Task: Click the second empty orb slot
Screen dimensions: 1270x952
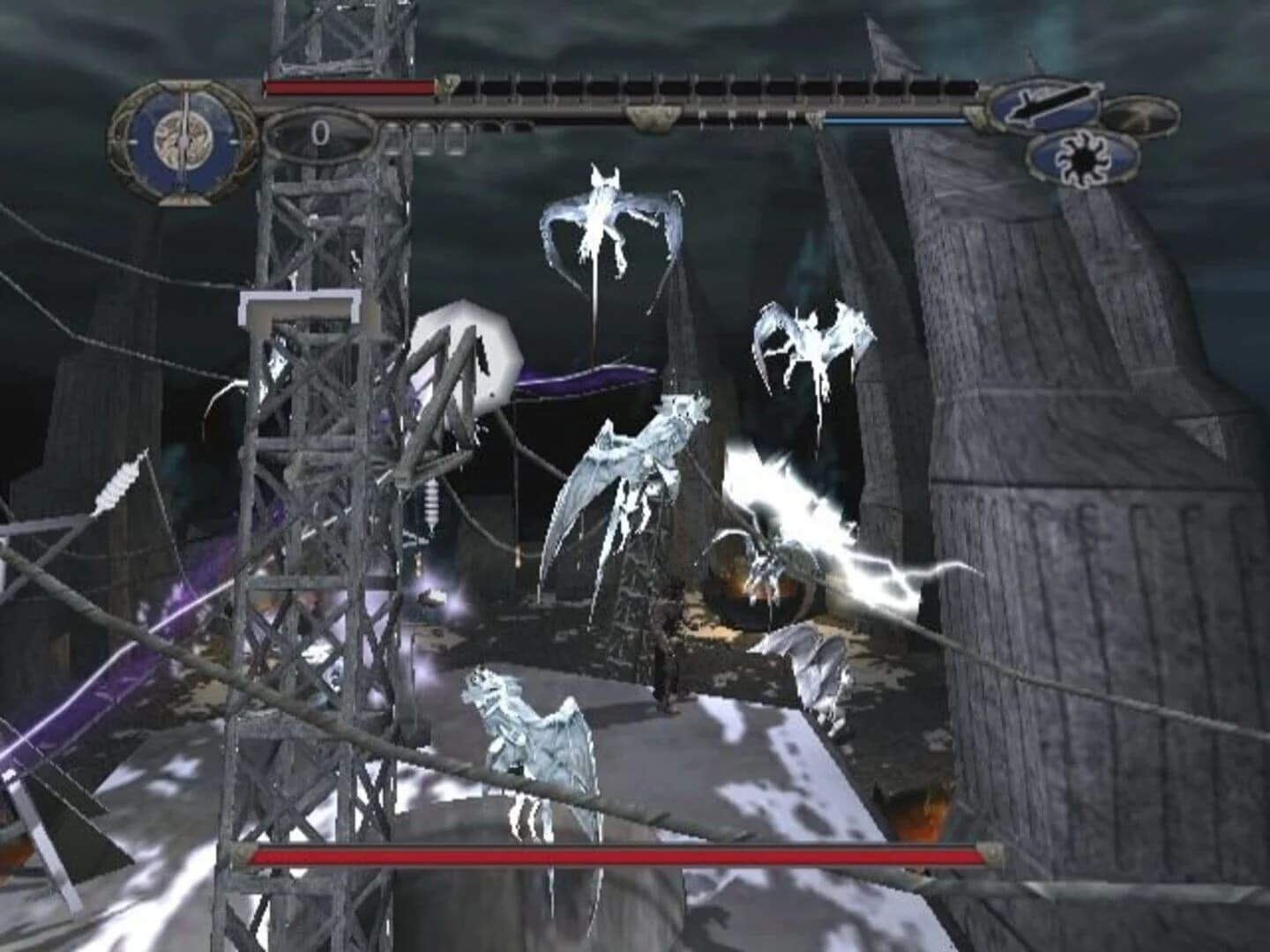Action: (x=423, y=137)
